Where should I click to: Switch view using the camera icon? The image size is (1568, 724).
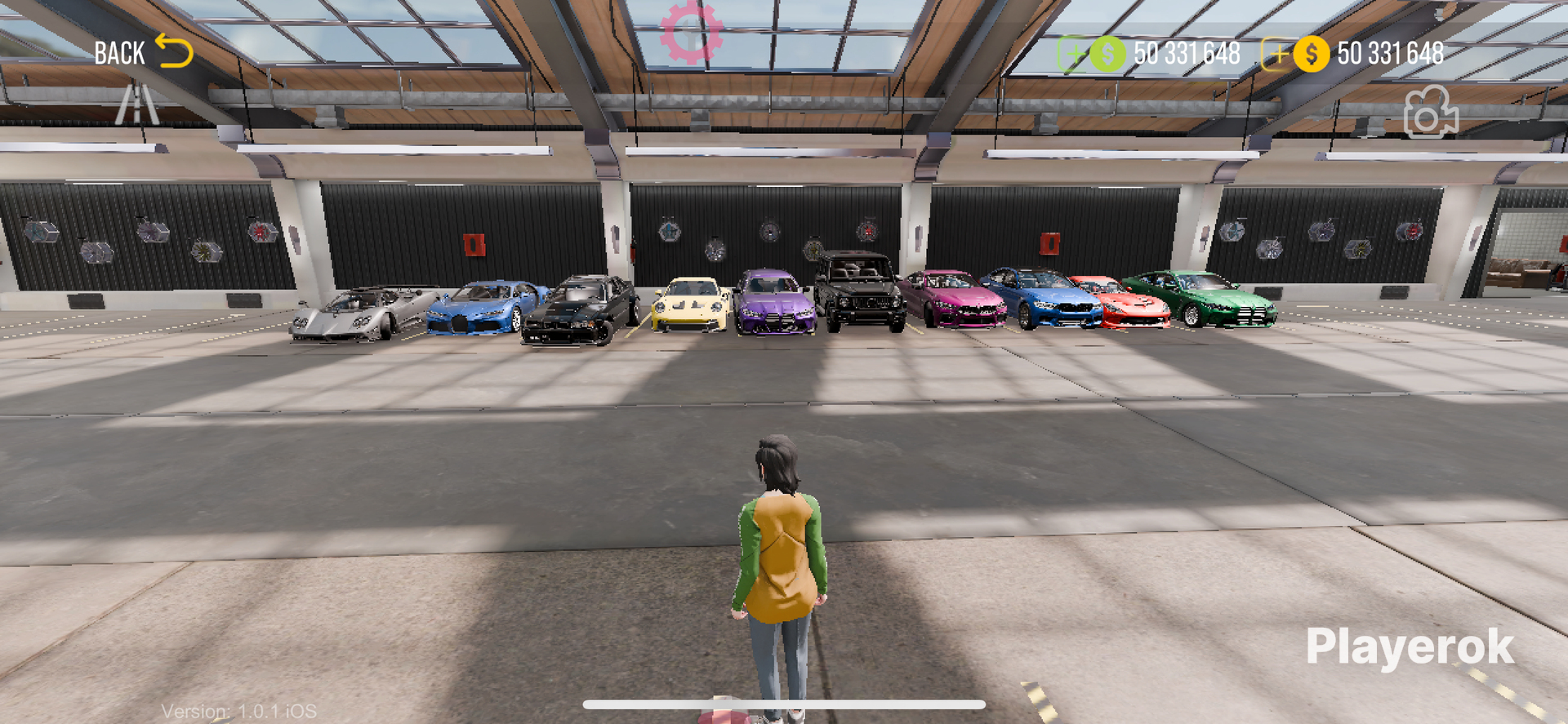point(1430,113)
